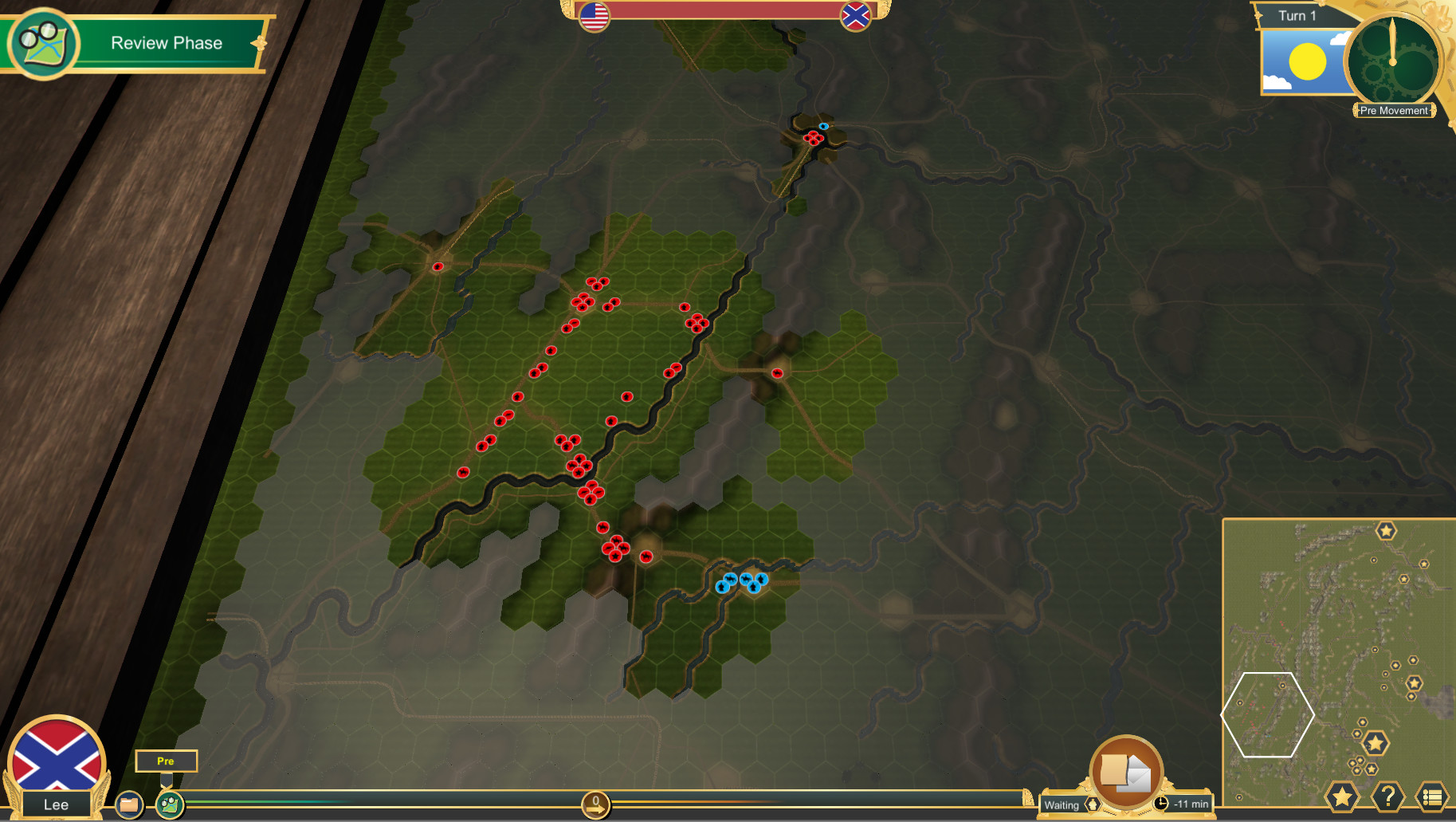Select the map review icon labeled Pre
Viewport: 1456px width, 822px height.
[170, 804]
